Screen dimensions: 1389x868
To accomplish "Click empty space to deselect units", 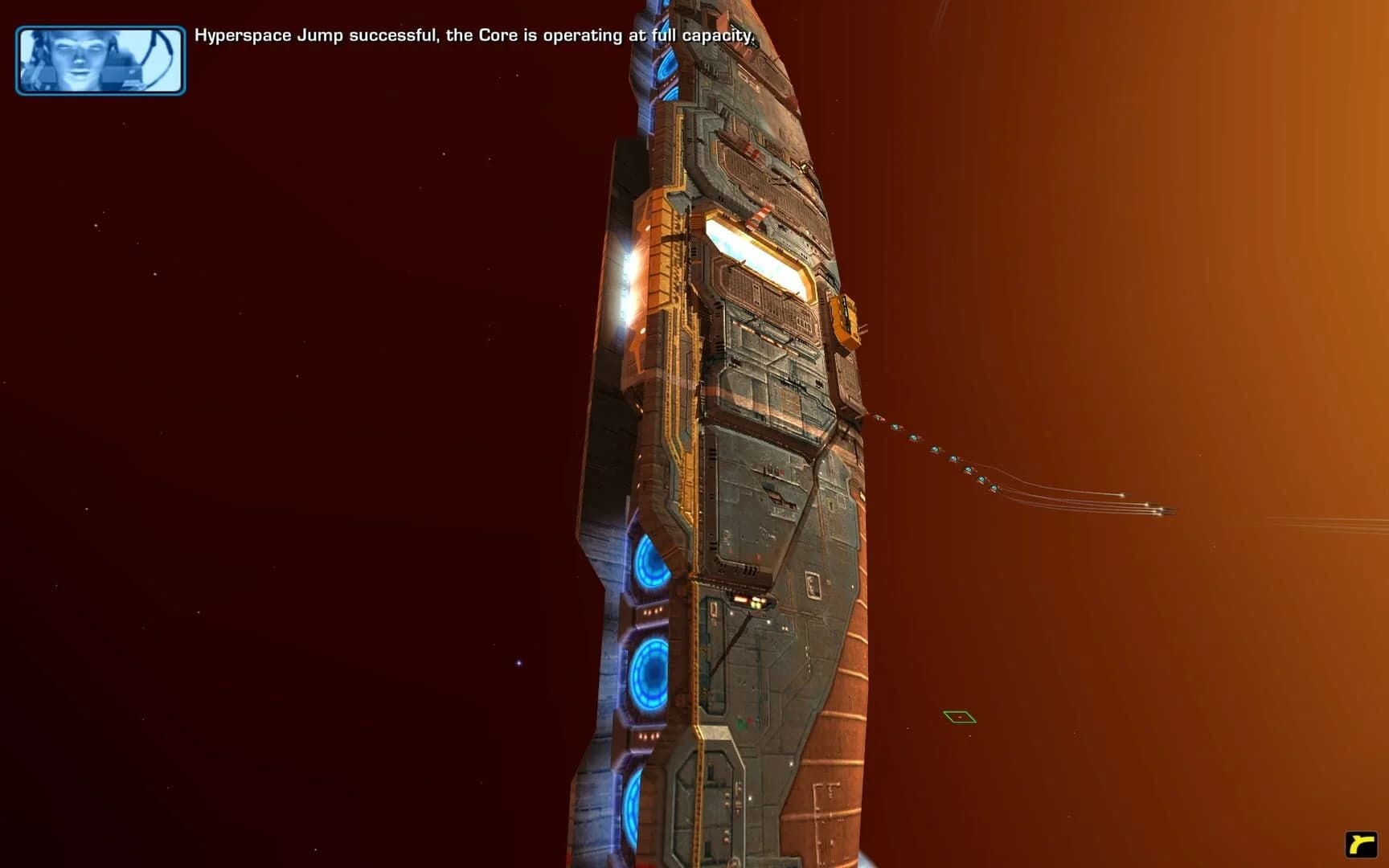I will tap(281, 402).
